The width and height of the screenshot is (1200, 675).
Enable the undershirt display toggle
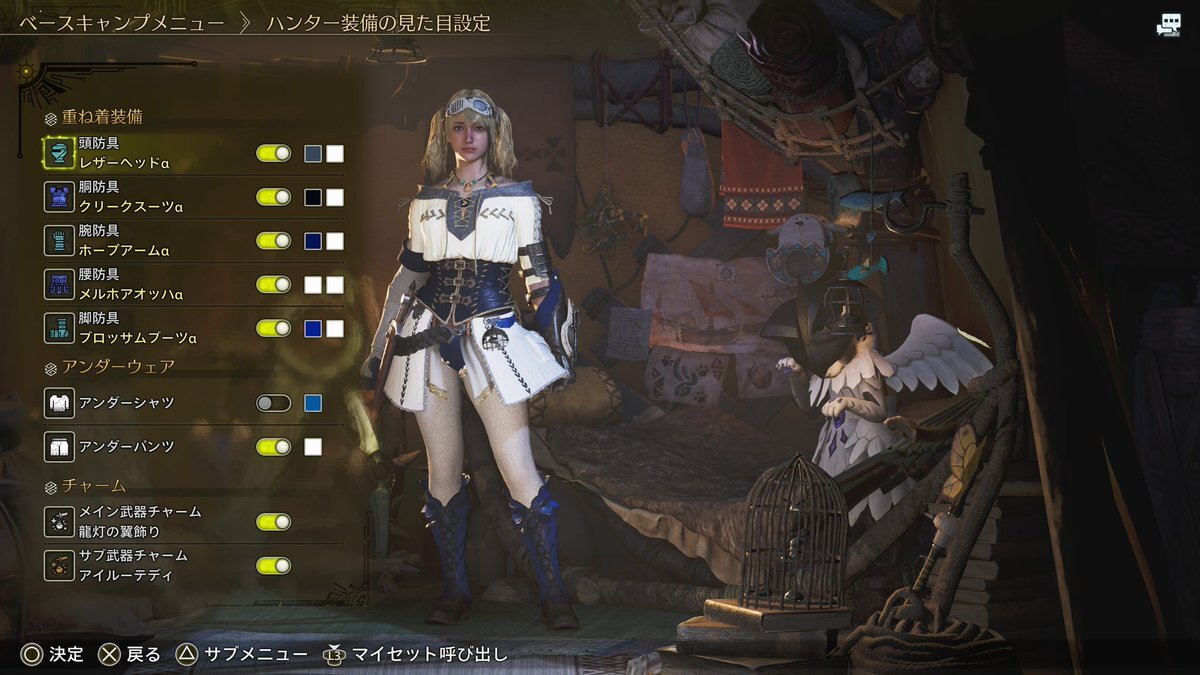click(x=273, y=403)
